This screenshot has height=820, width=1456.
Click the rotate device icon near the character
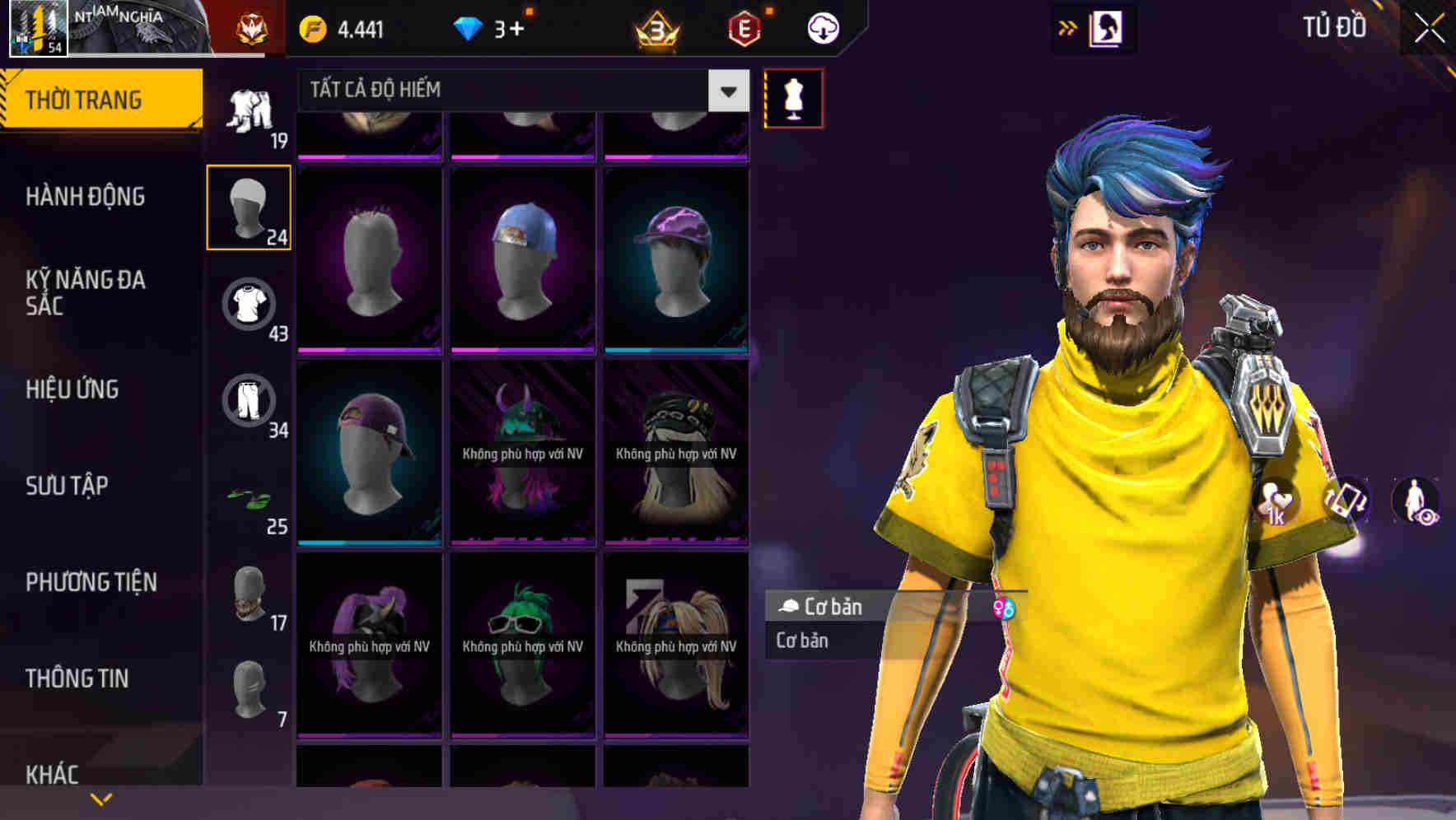(x=1346, y=501)
